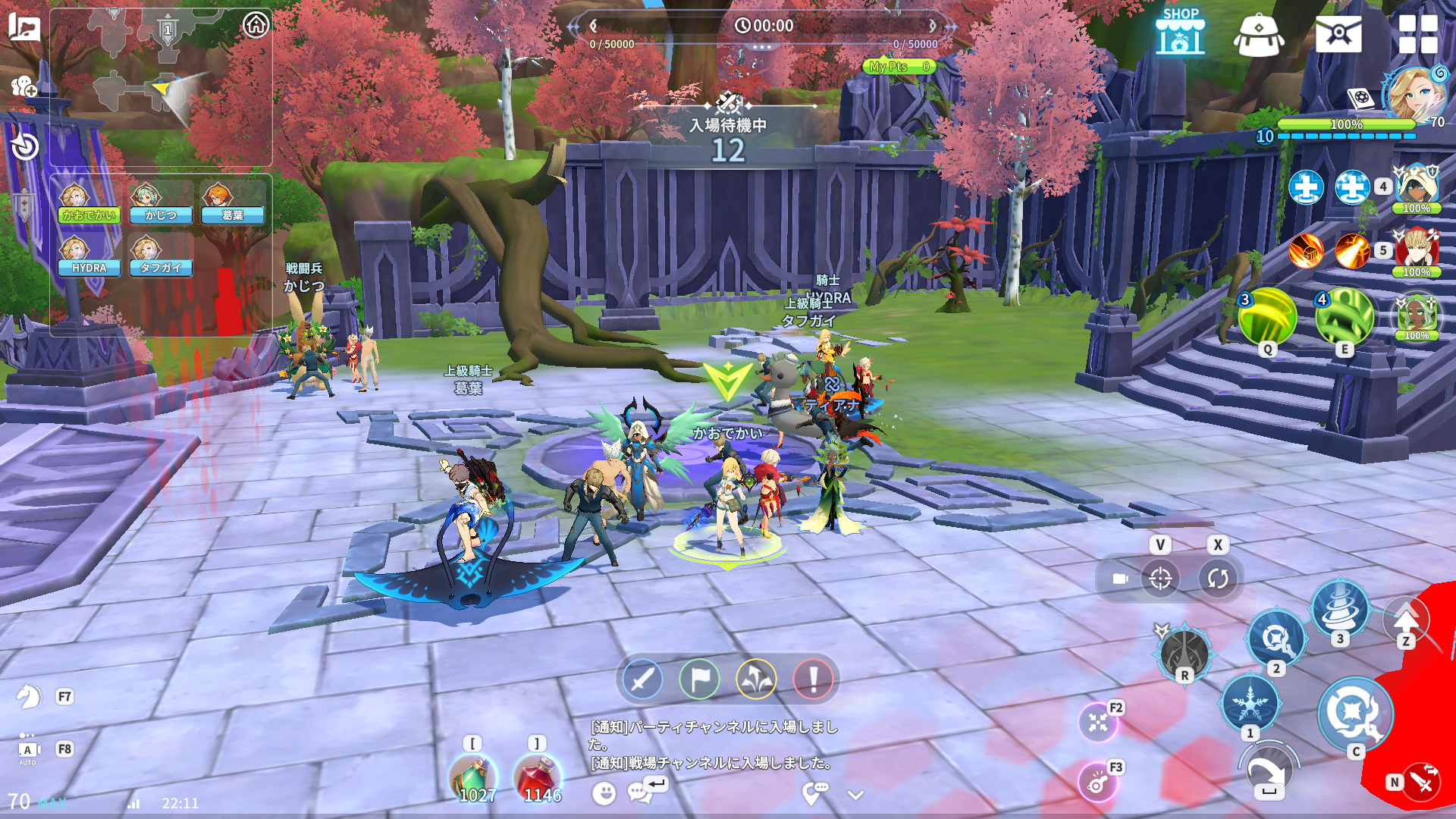This screenshot has width=1456, height=819.
Task: Select party member HYDRA
Action: tap(89, 256)
